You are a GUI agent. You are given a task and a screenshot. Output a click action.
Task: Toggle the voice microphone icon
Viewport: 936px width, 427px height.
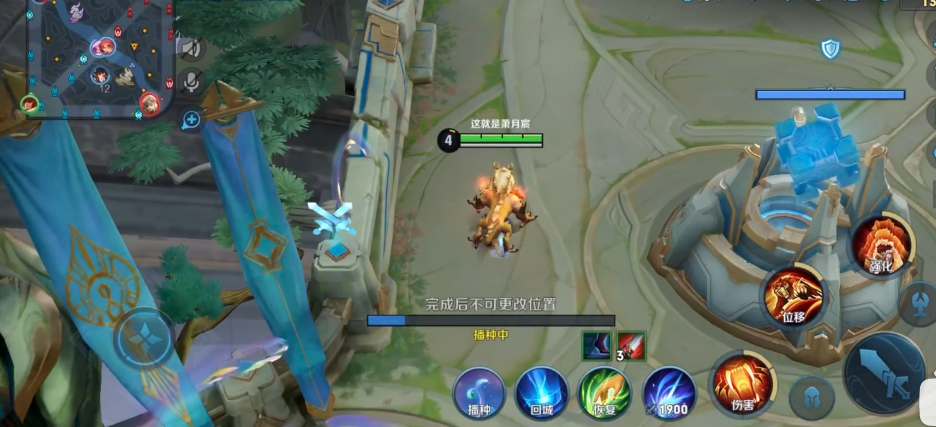[x=190, y=82]
